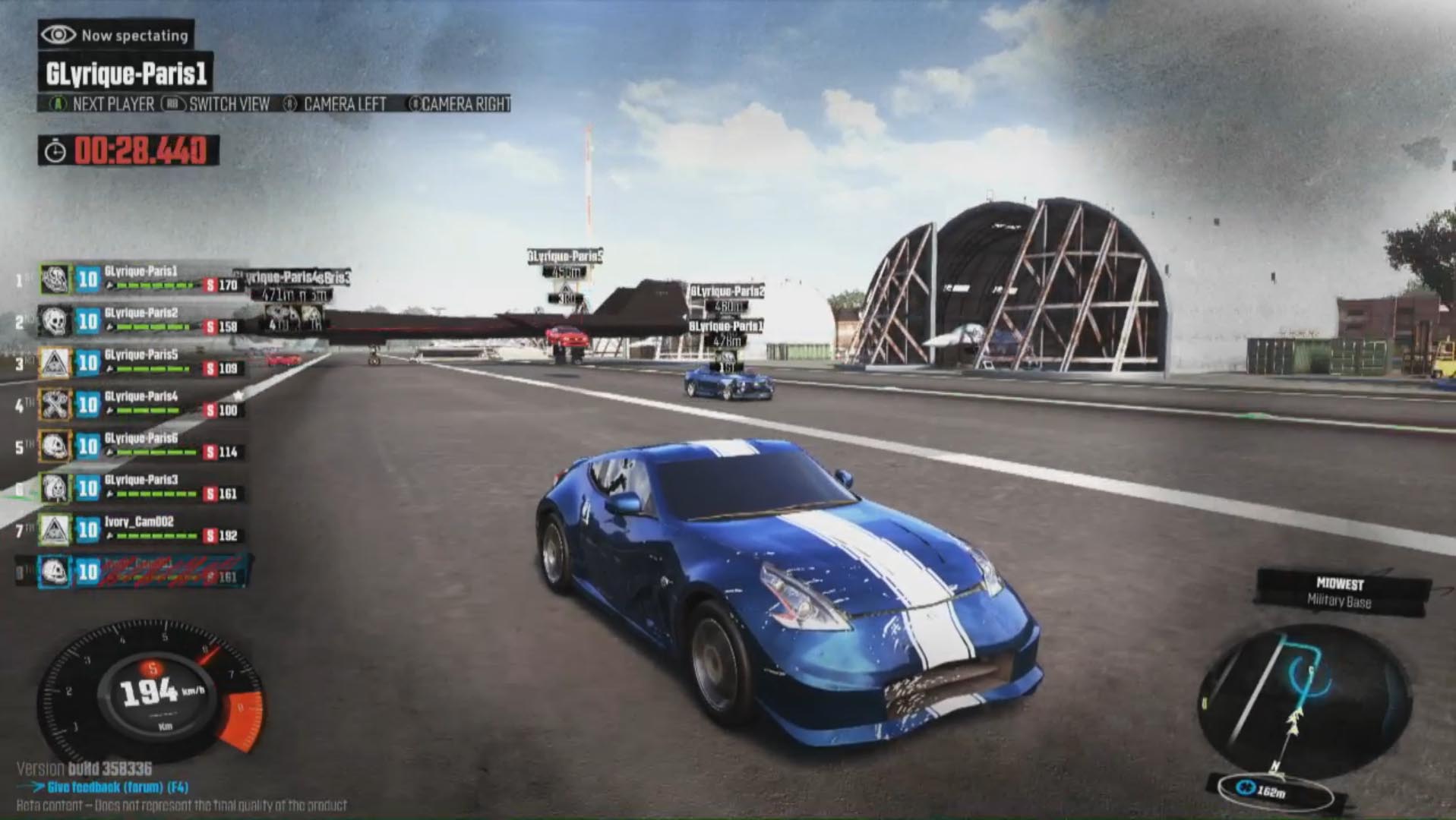Choose GLyrique-Paris3 leaderboard entry

click(x=141, y=487)
